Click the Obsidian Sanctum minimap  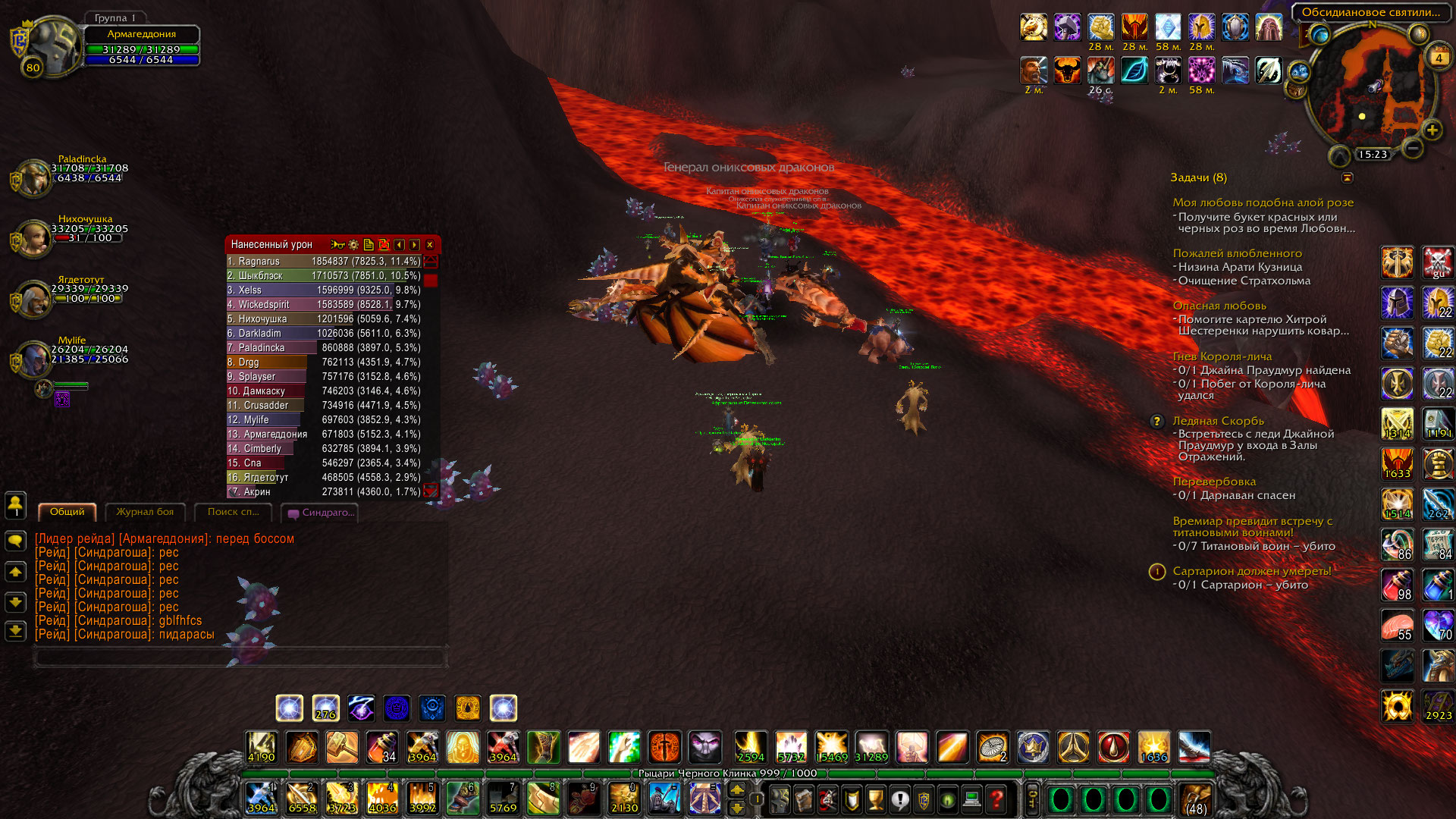point(1373,91)
